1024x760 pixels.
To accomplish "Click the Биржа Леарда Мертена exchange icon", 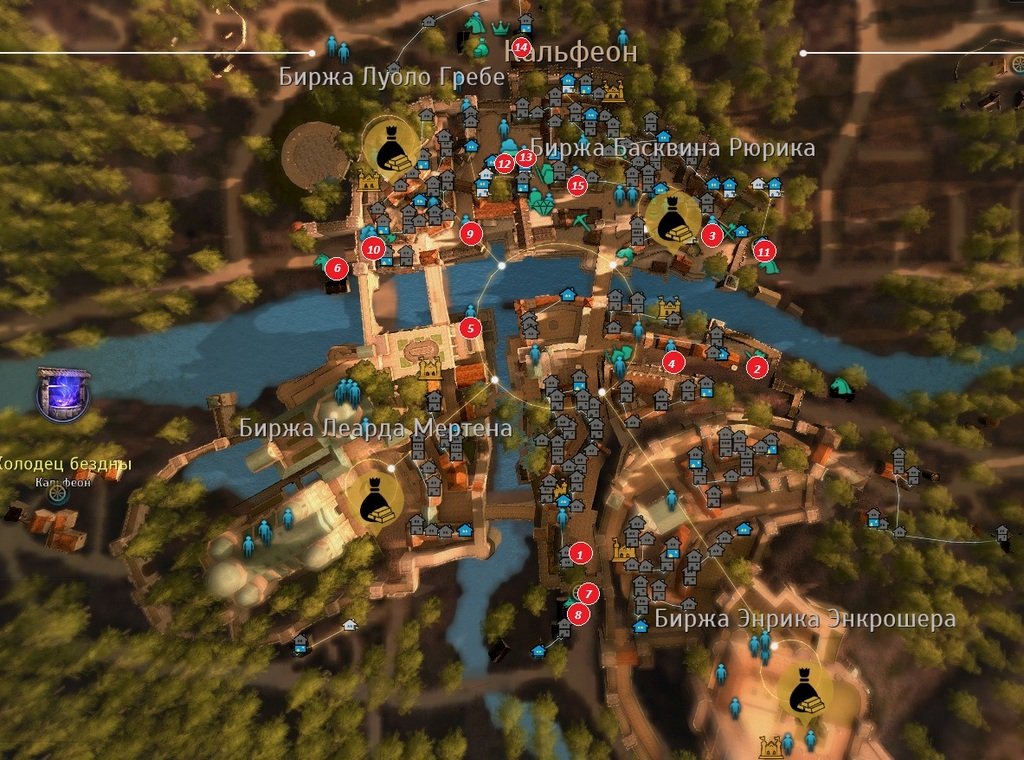I will click(375, 497).
